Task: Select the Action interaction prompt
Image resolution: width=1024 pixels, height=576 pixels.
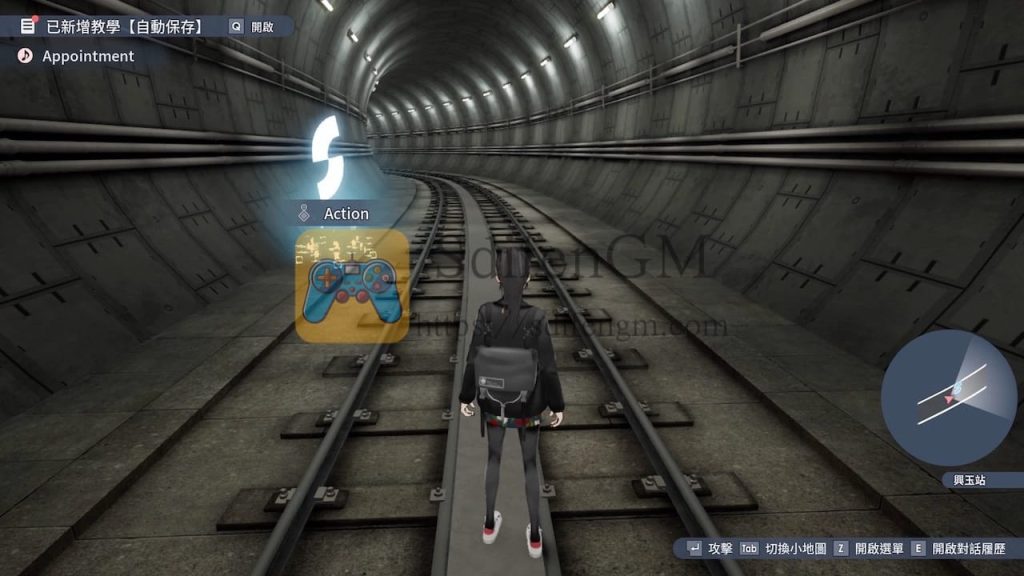Action: pos(345,214)
